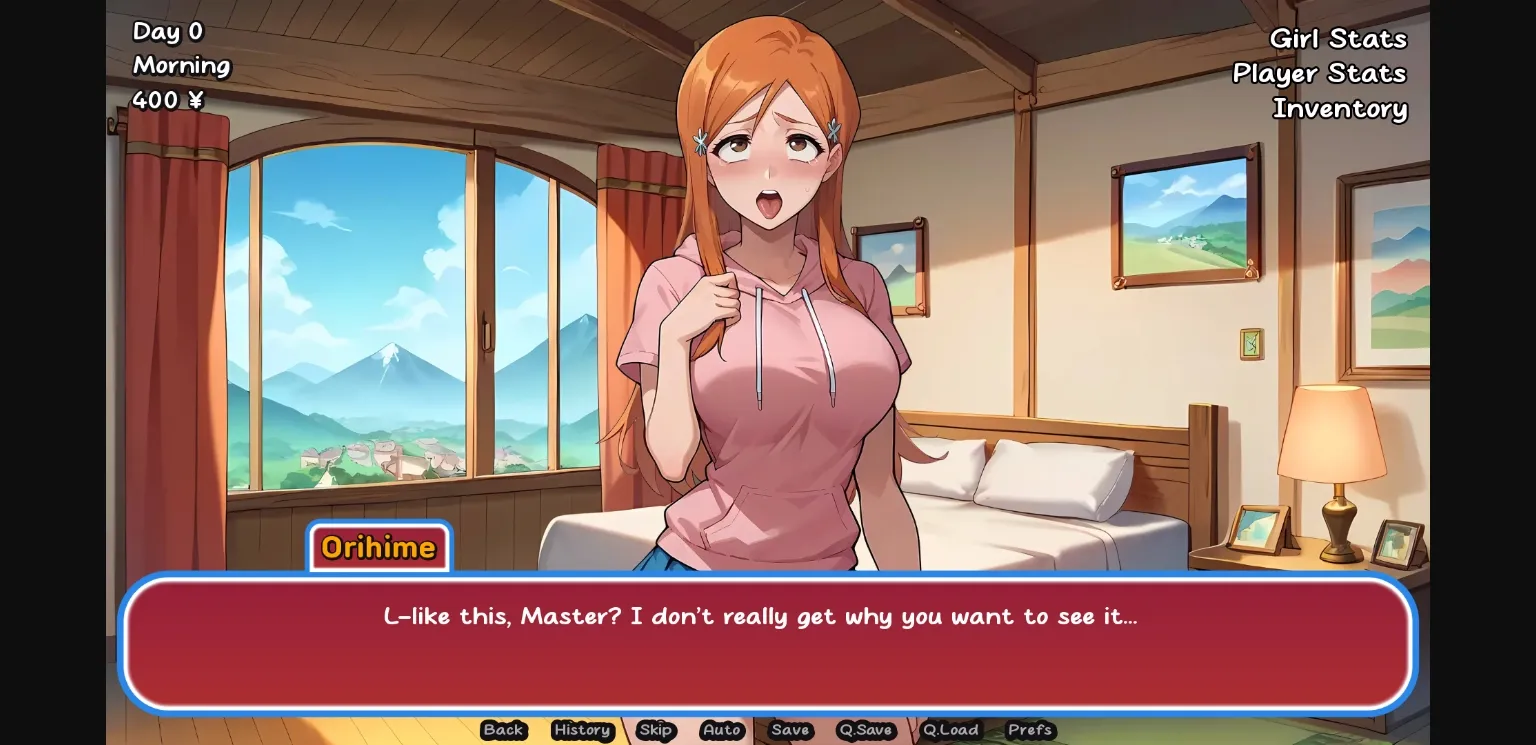Click the Orihime name tag
Image resolution: width=1536 pixels, height=745 pixels.
tap(378, 547)
